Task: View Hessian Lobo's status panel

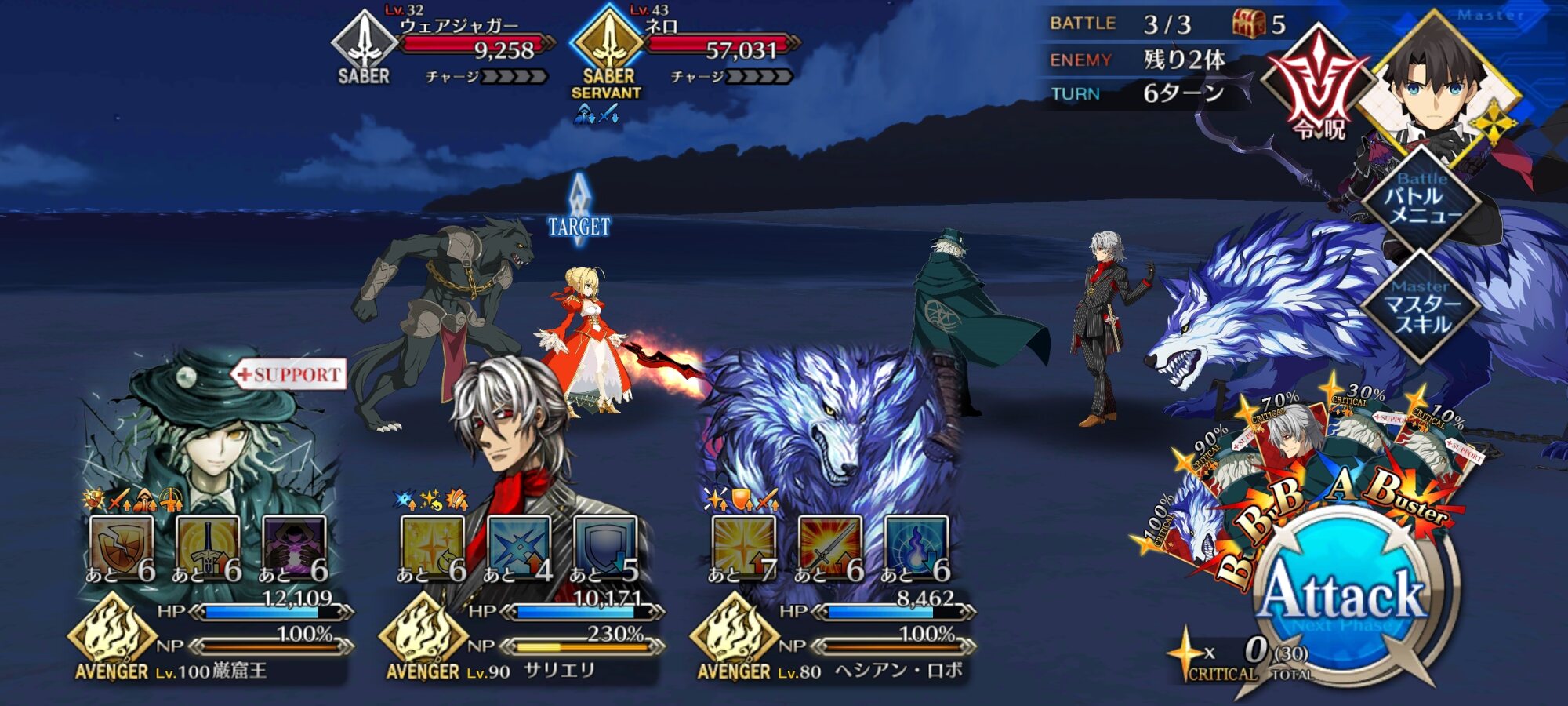Action: pos(831,439)
